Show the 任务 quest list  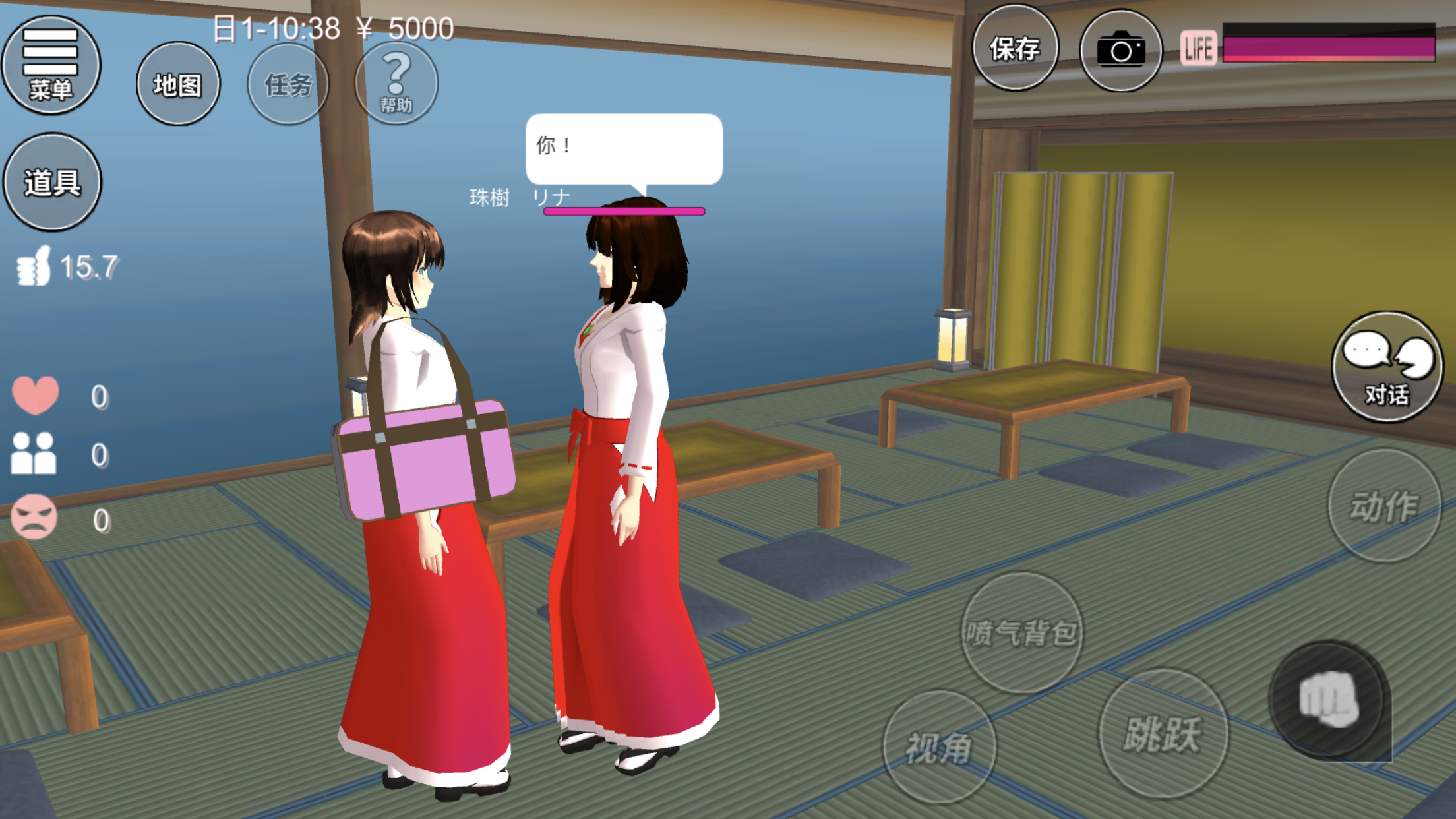click(x=288, y=84)
